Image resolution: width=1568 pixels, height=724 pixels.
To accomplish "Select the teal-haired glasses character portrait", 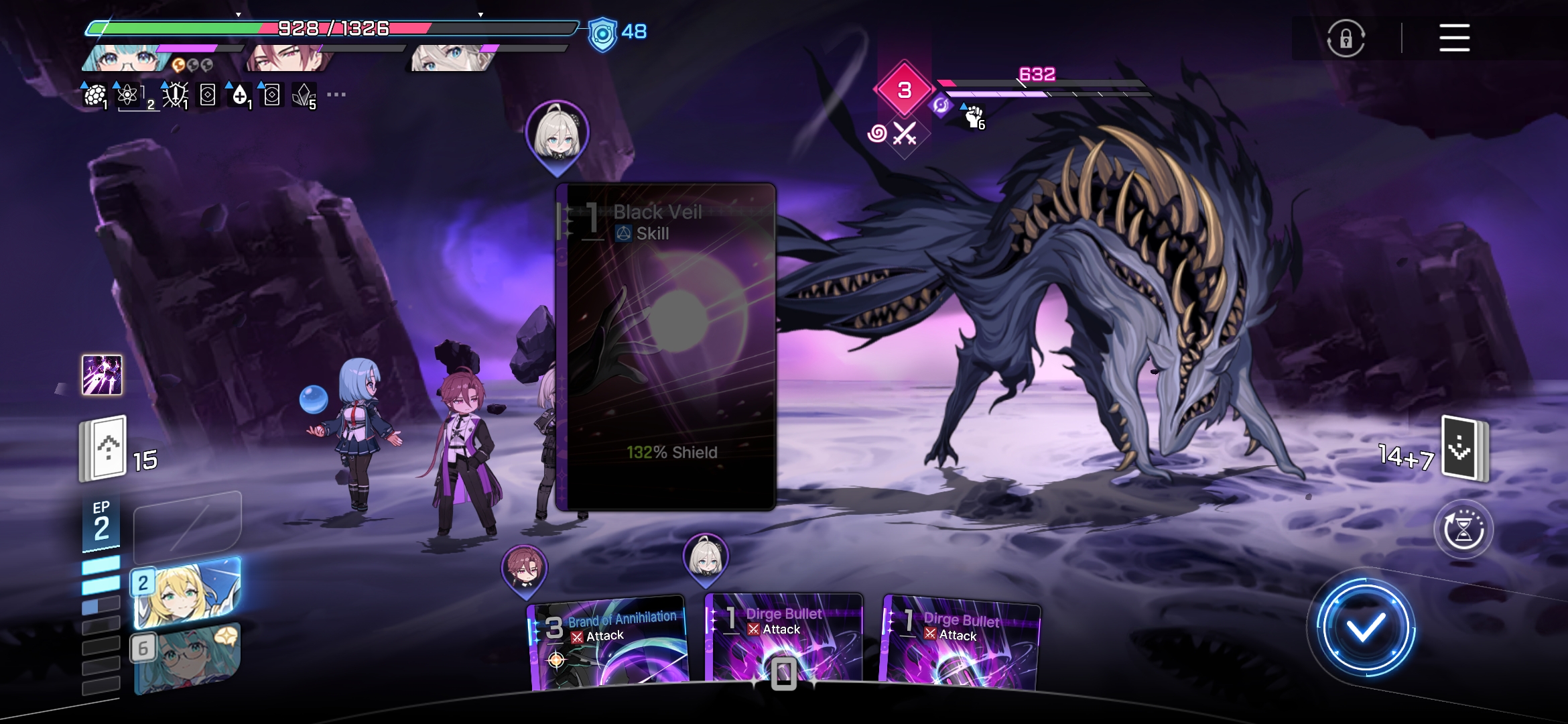I will pos(125,59).
